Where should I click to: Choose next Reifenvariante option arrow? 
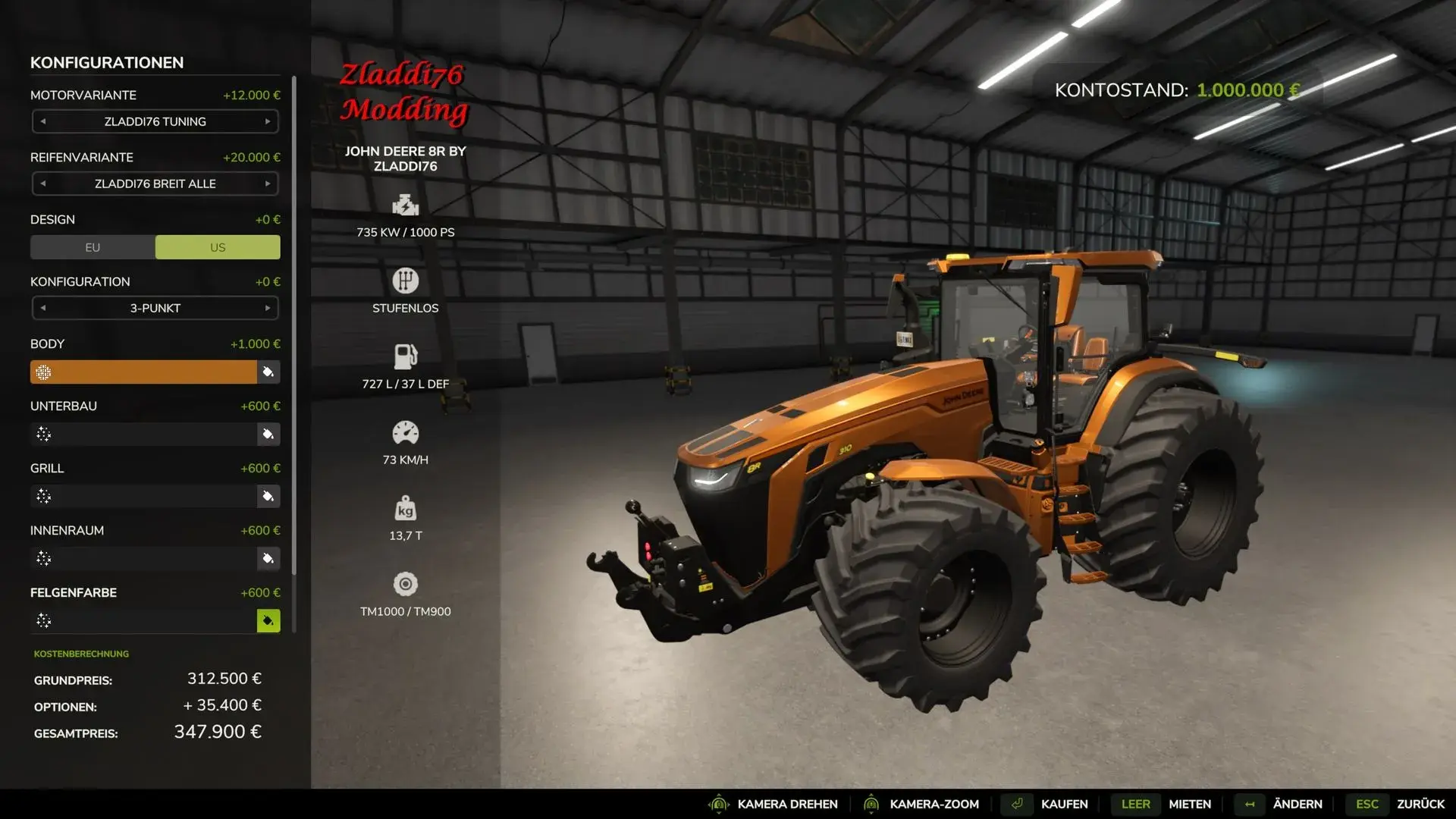[x=268, y=184]
